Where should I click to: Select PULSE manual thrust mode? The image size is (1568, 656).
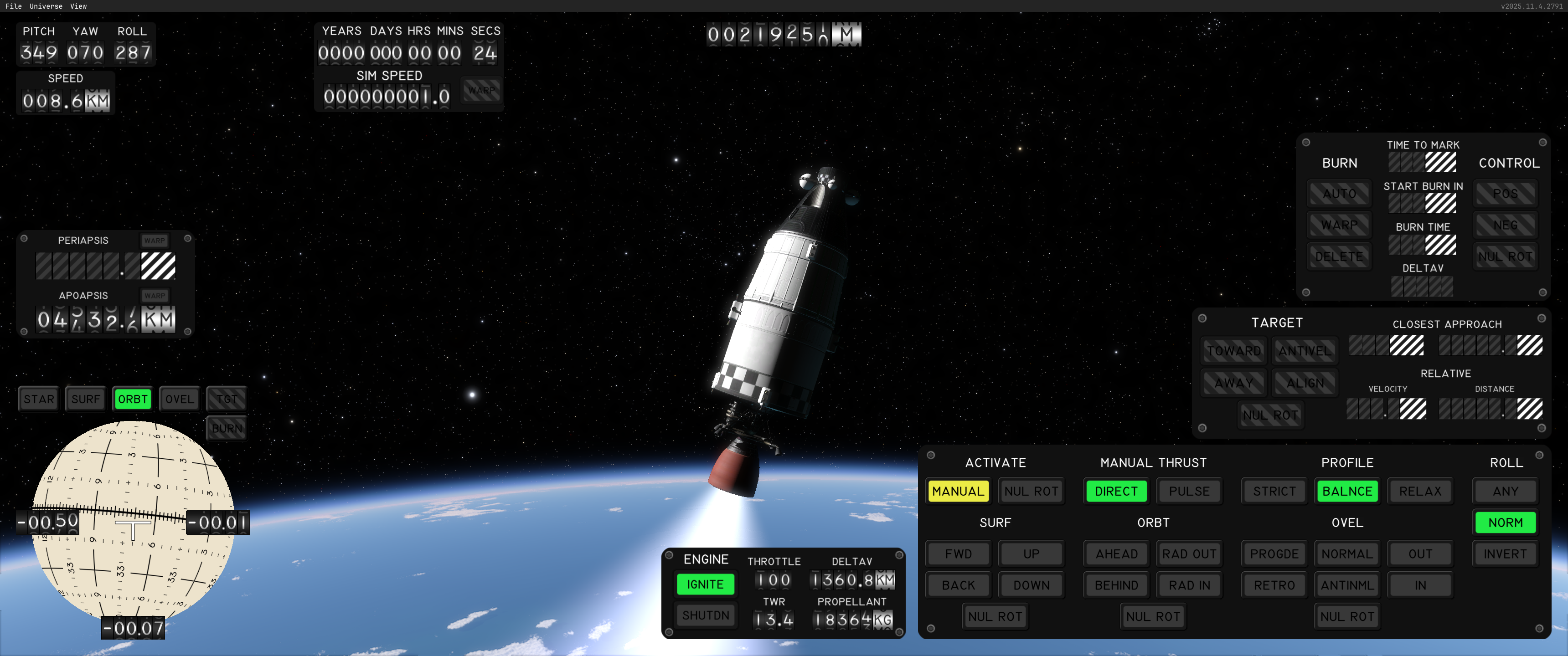tap(1189, 491)
